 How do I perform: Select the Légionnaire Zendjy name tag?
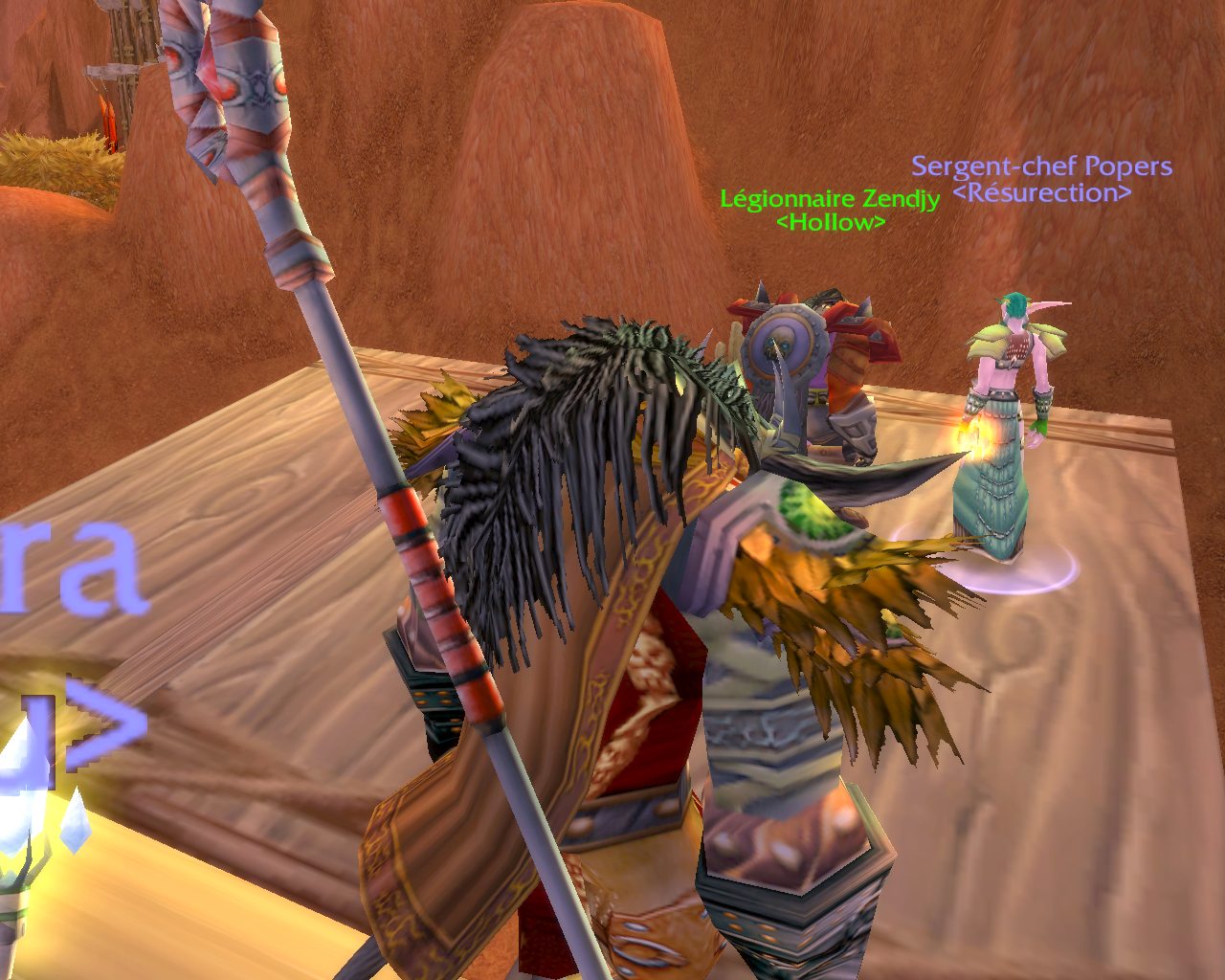point(830,199)
